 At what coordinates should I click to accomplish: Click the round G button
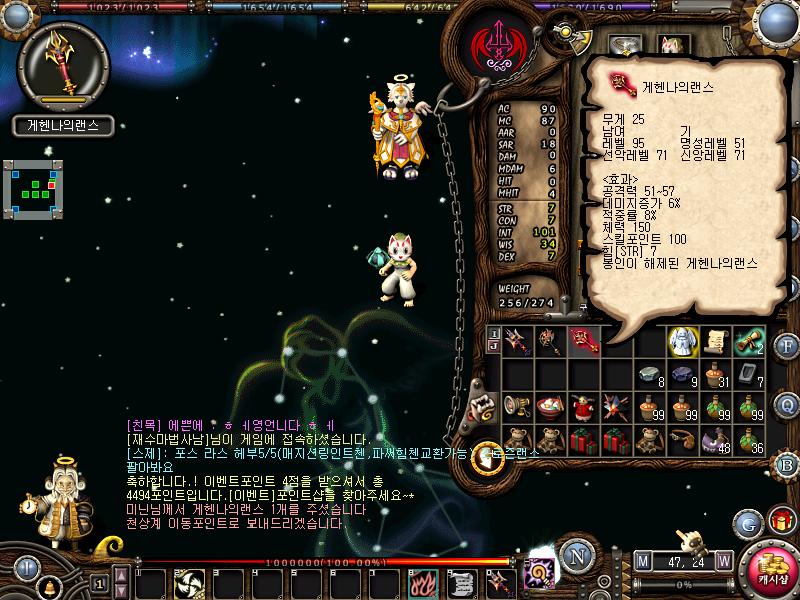(747, 523)
